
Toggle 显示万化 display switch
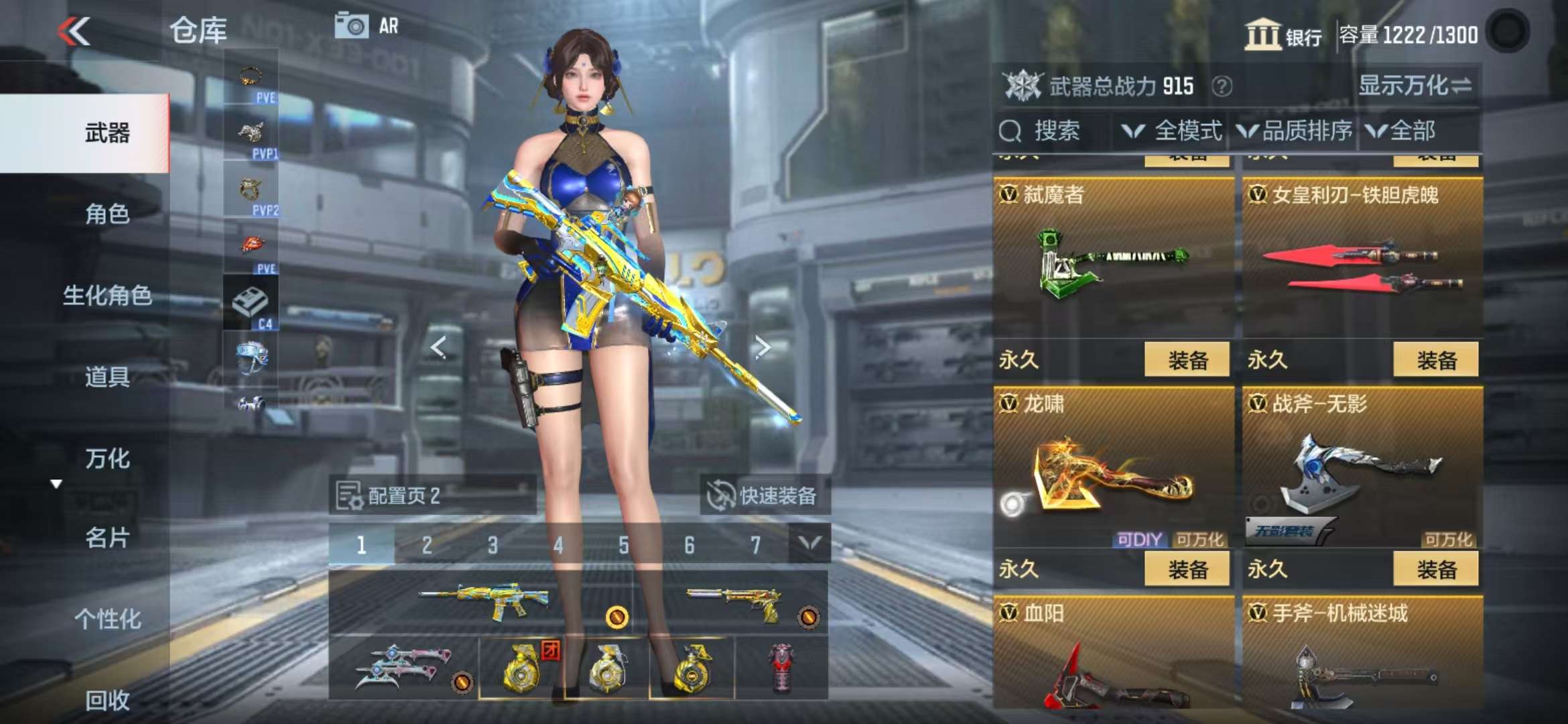click(1415, 86)
